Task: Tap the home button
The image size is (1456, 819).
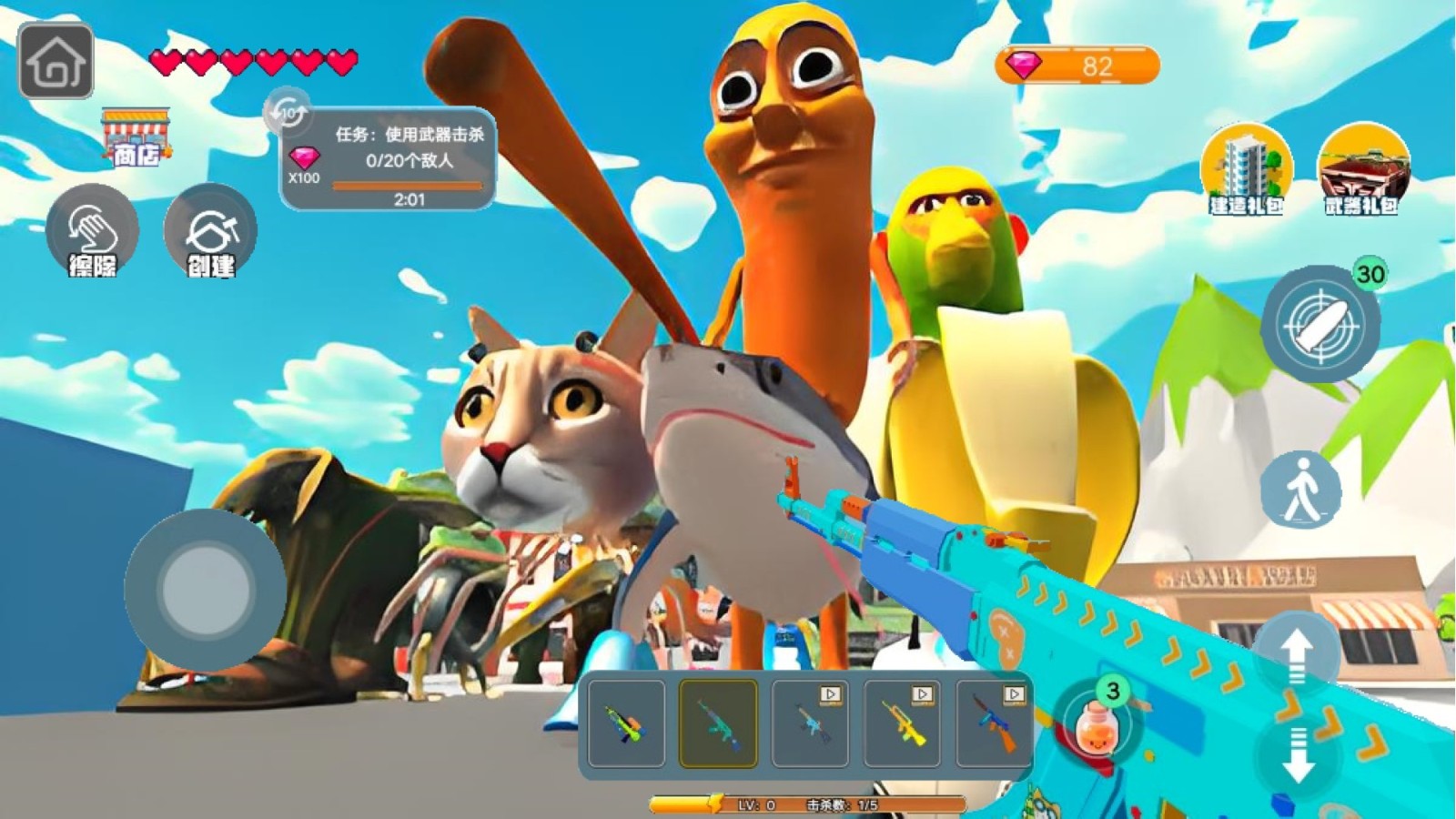Action: (56, 62)
